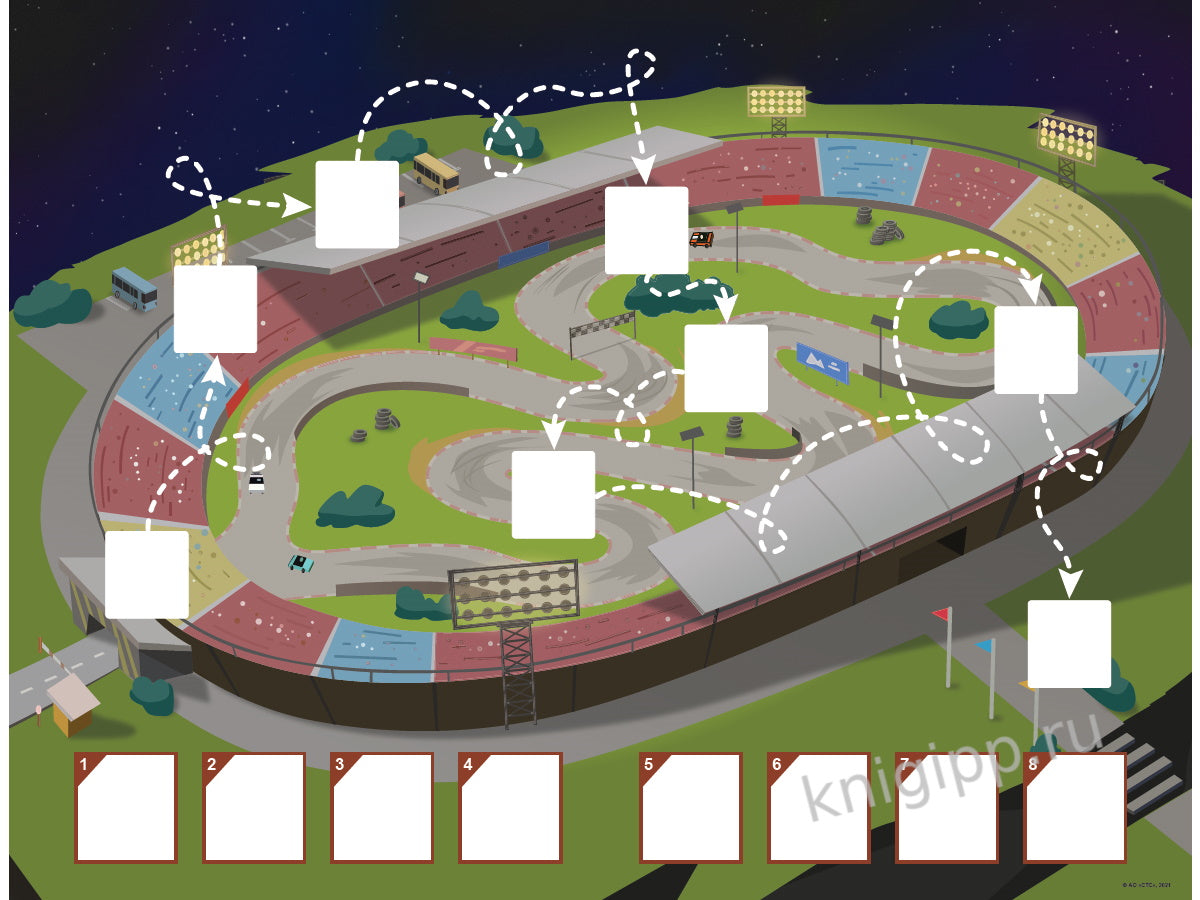Click the card slot labeled 2
This screenshot has width=1200, height=900.
254,808
